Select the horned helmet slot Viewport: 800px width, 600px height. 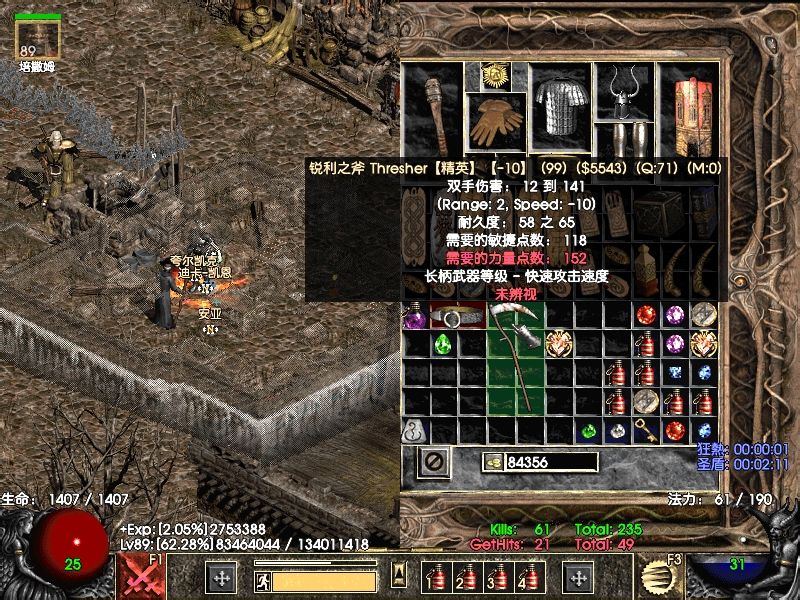pos(624,91)
